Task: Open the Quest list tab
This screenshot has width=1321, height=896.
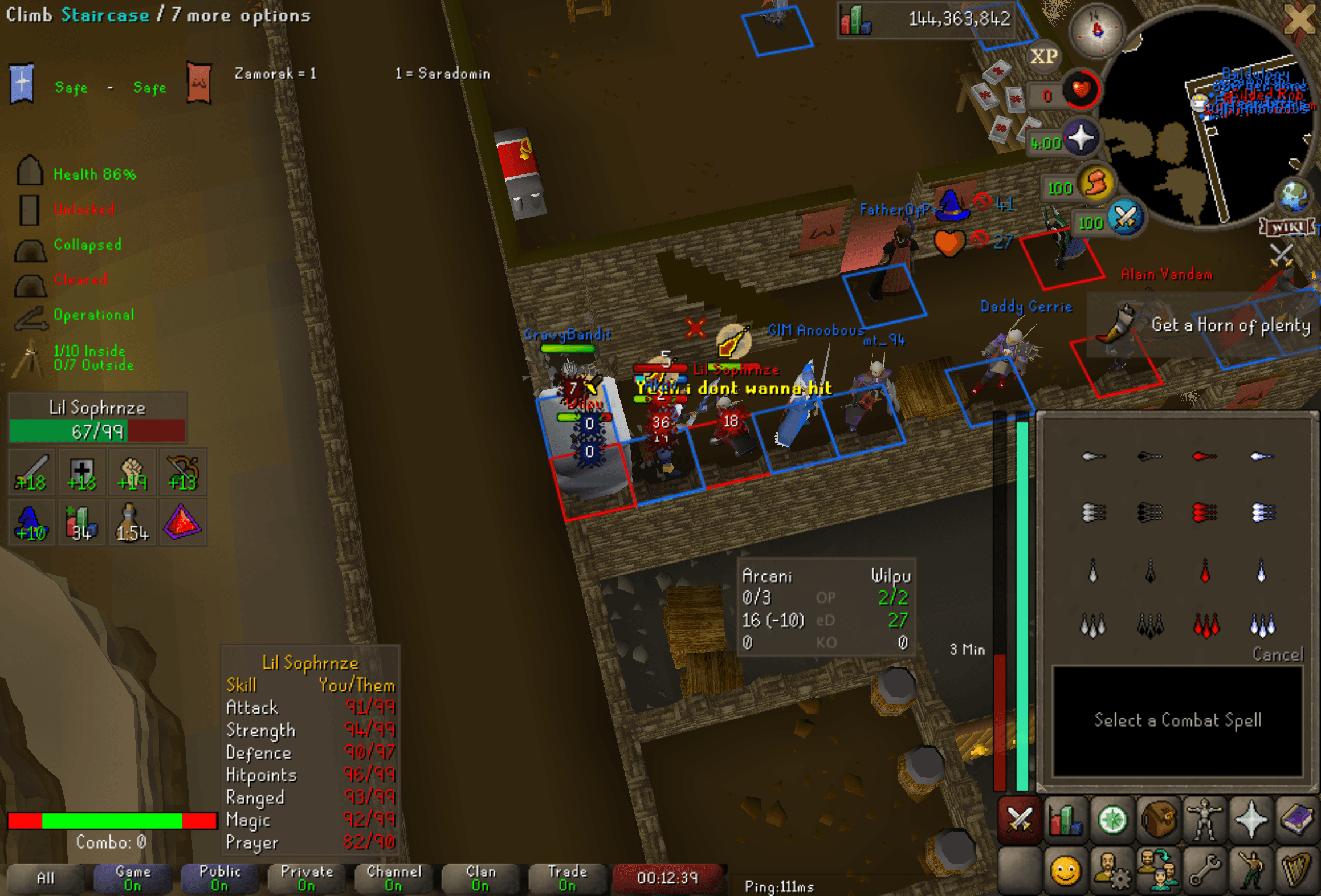Action: 1112,821
